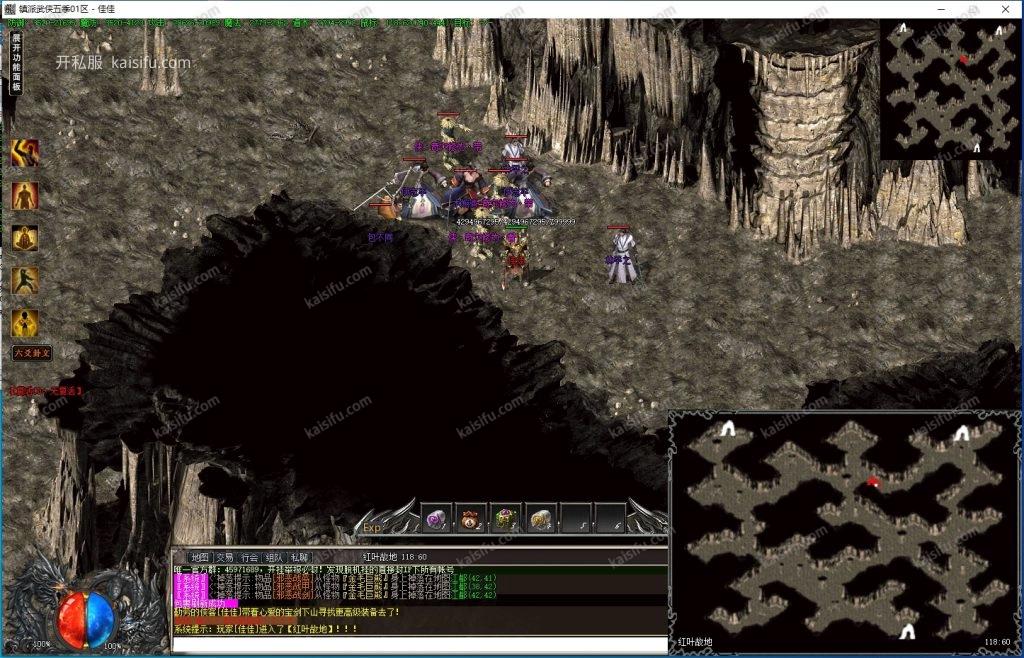The width and height of the screenshot is (1024, 658).
Task: Switch to the 交易 trade tab
Action: (224, 557)
